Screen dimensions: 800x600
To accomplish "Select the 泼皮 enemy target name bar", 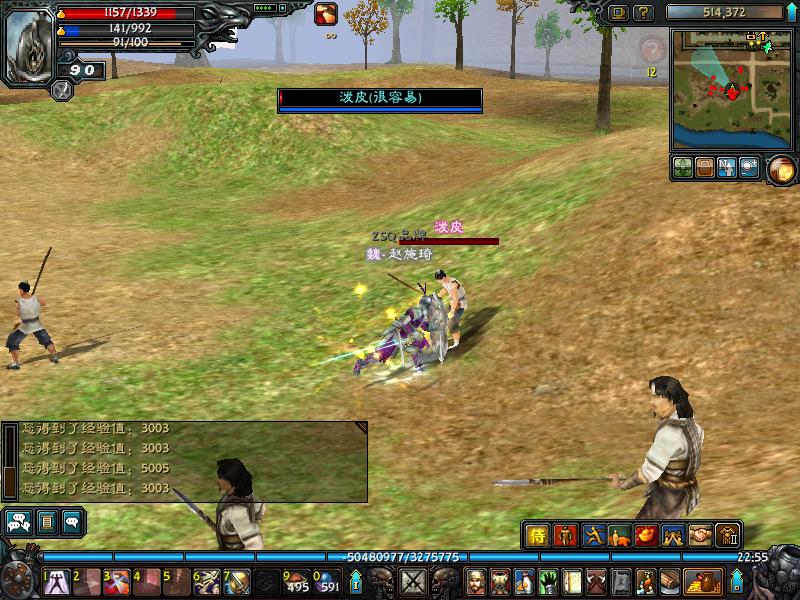I will pos(380,98).
